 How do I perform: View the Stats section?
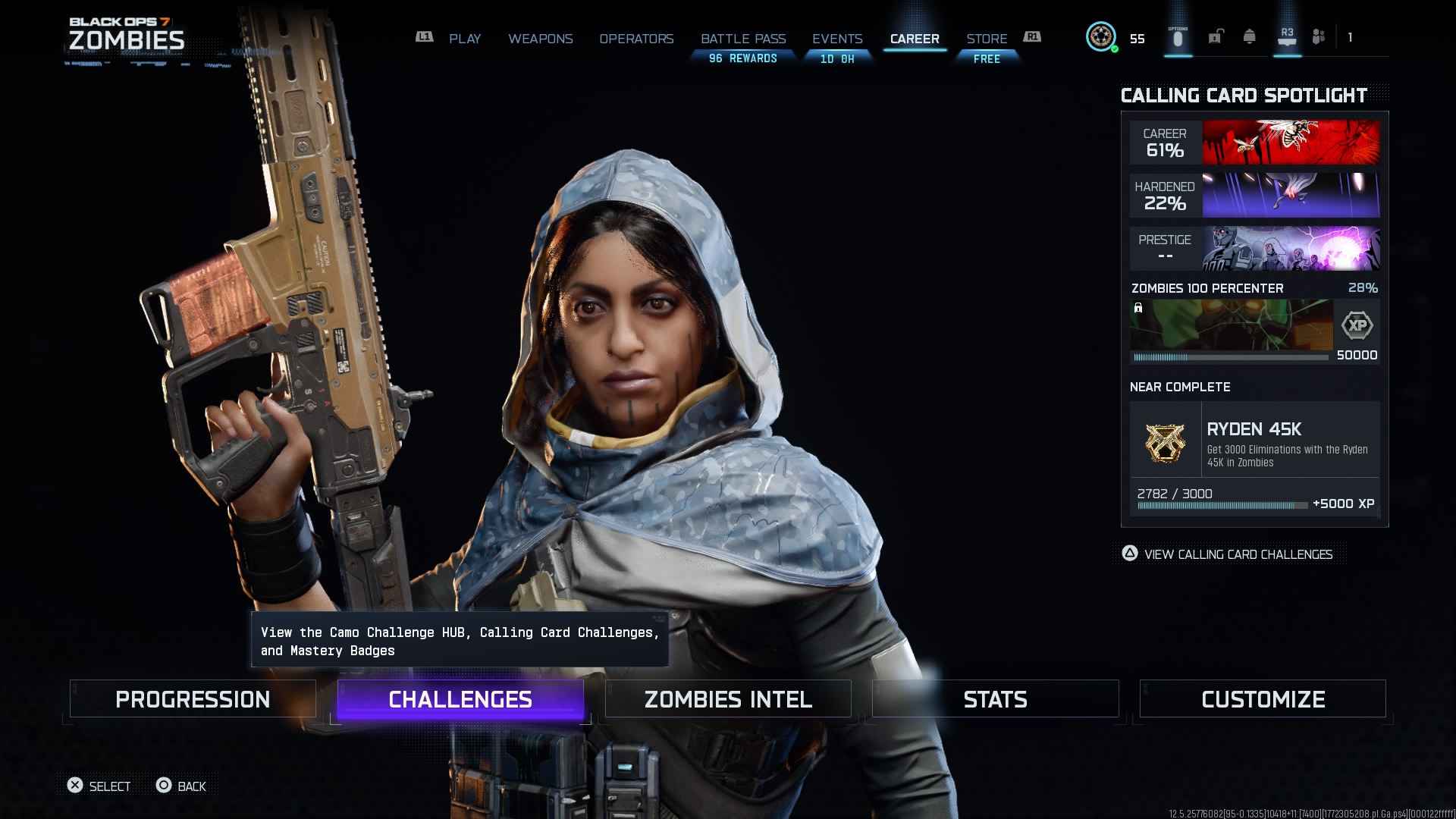click(x=995, y=698)
